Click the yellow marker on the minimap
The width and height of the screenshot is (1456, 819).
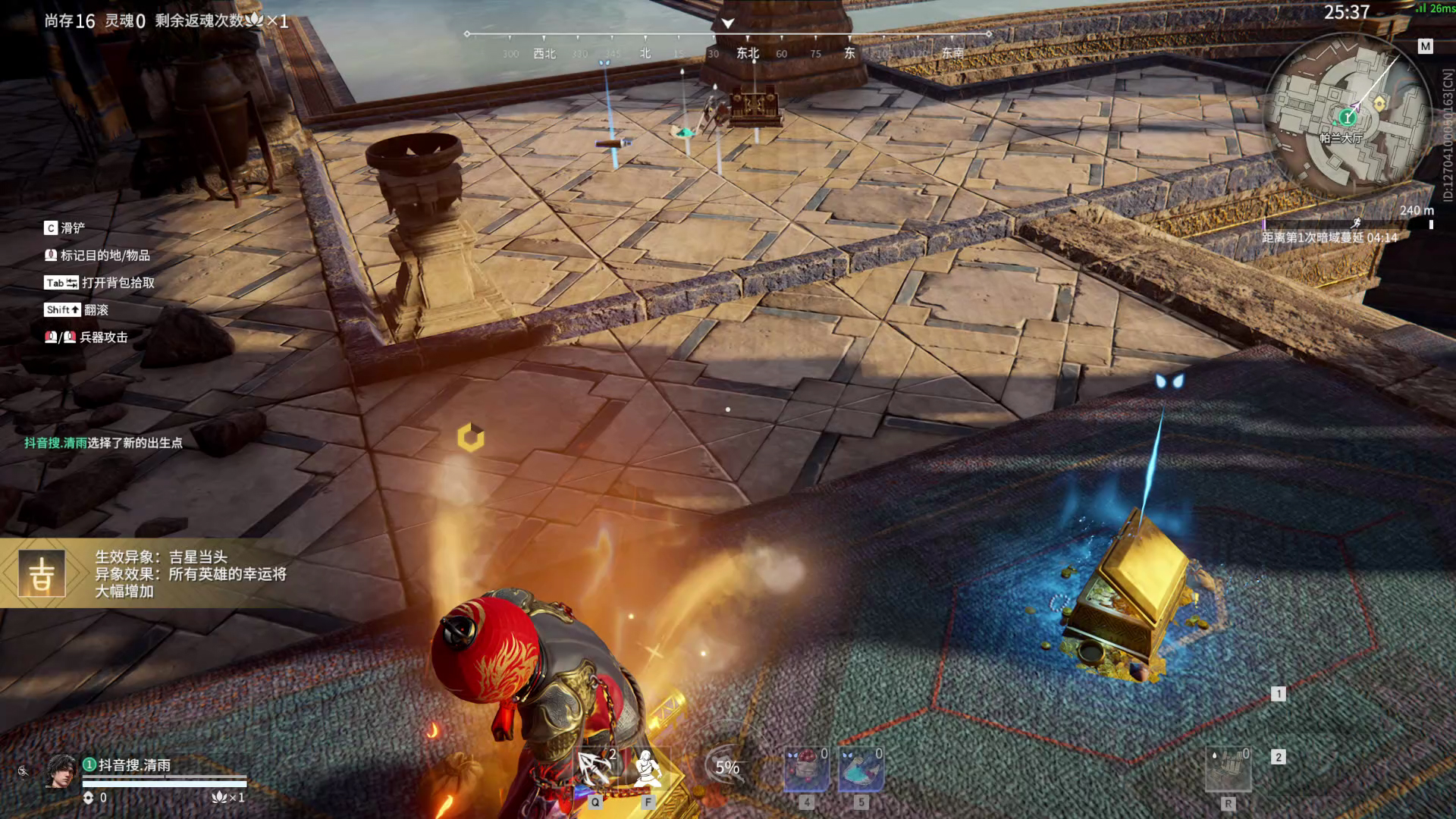pyautogui.click(x=1379, y=102)
